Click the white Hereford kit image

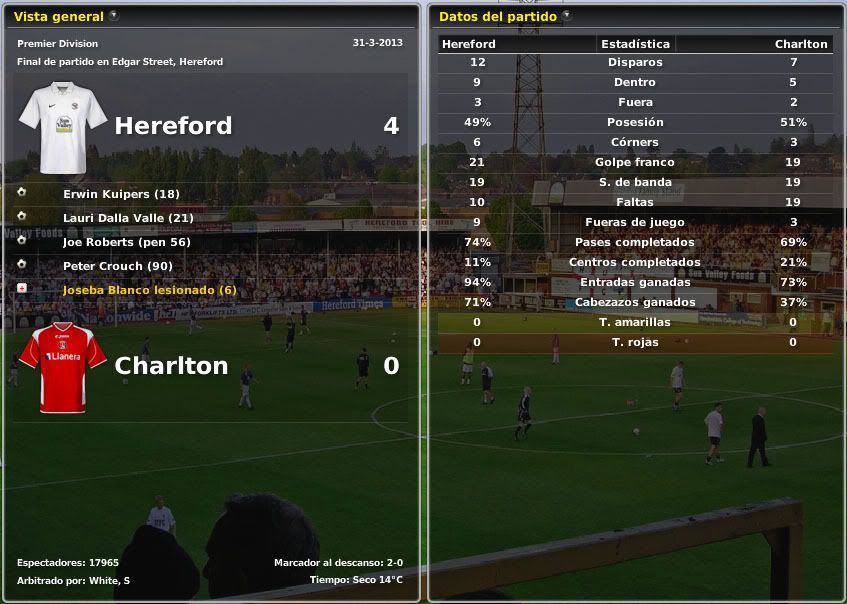coord(63,127)
